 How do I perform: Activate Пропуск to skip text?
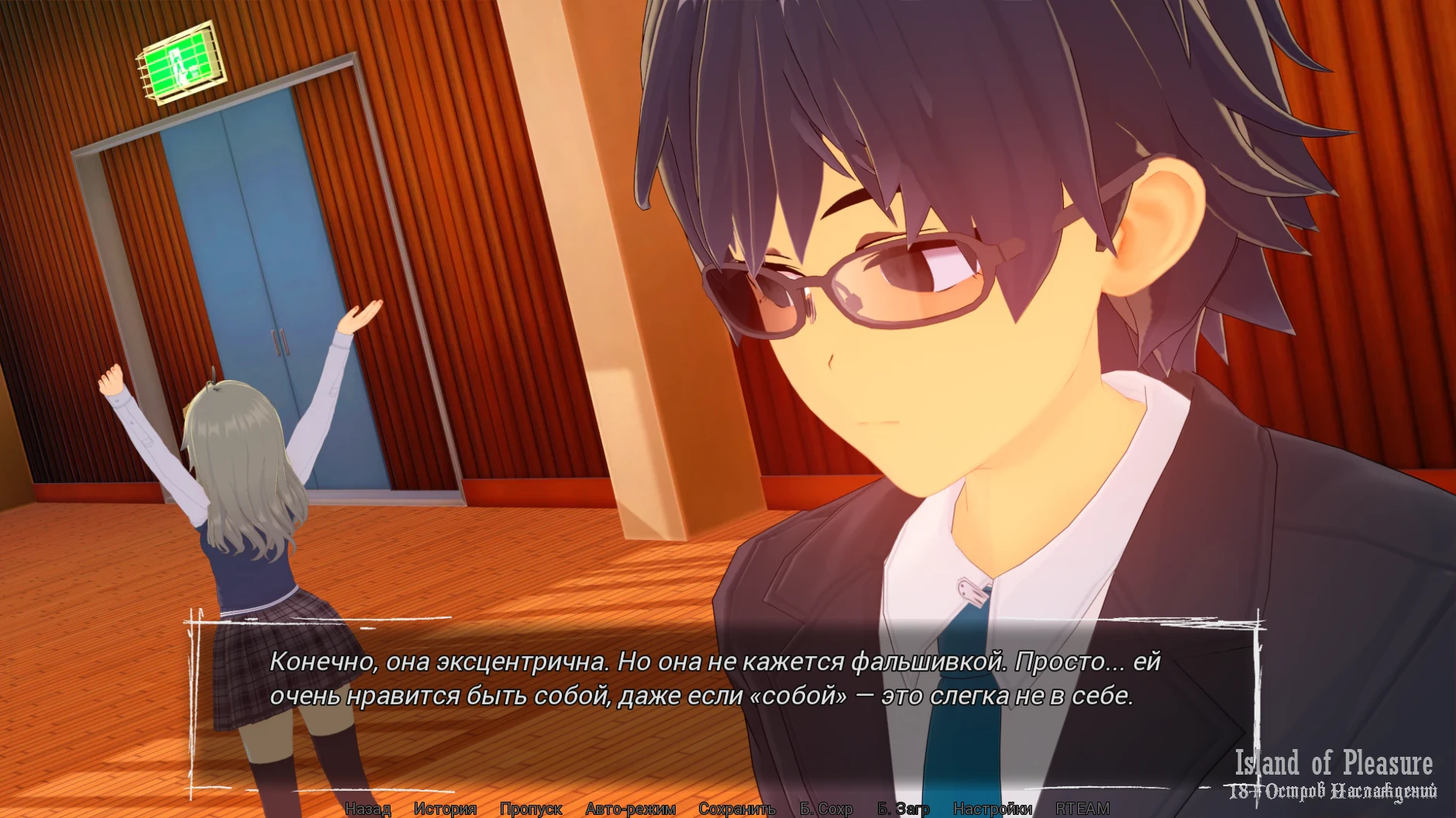531,809
